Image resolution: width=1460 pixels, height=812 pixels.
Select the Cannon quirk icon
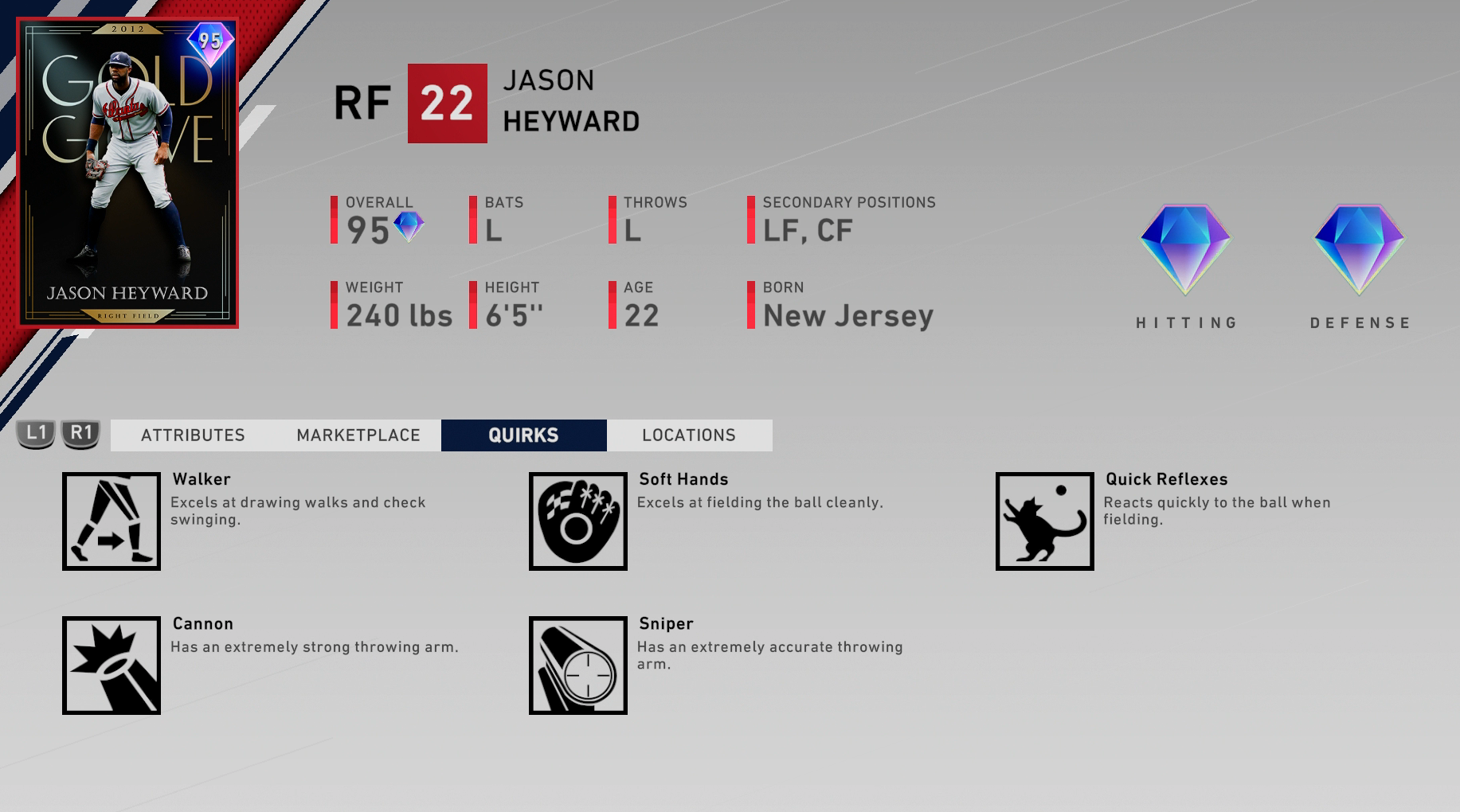click(112, 666)
